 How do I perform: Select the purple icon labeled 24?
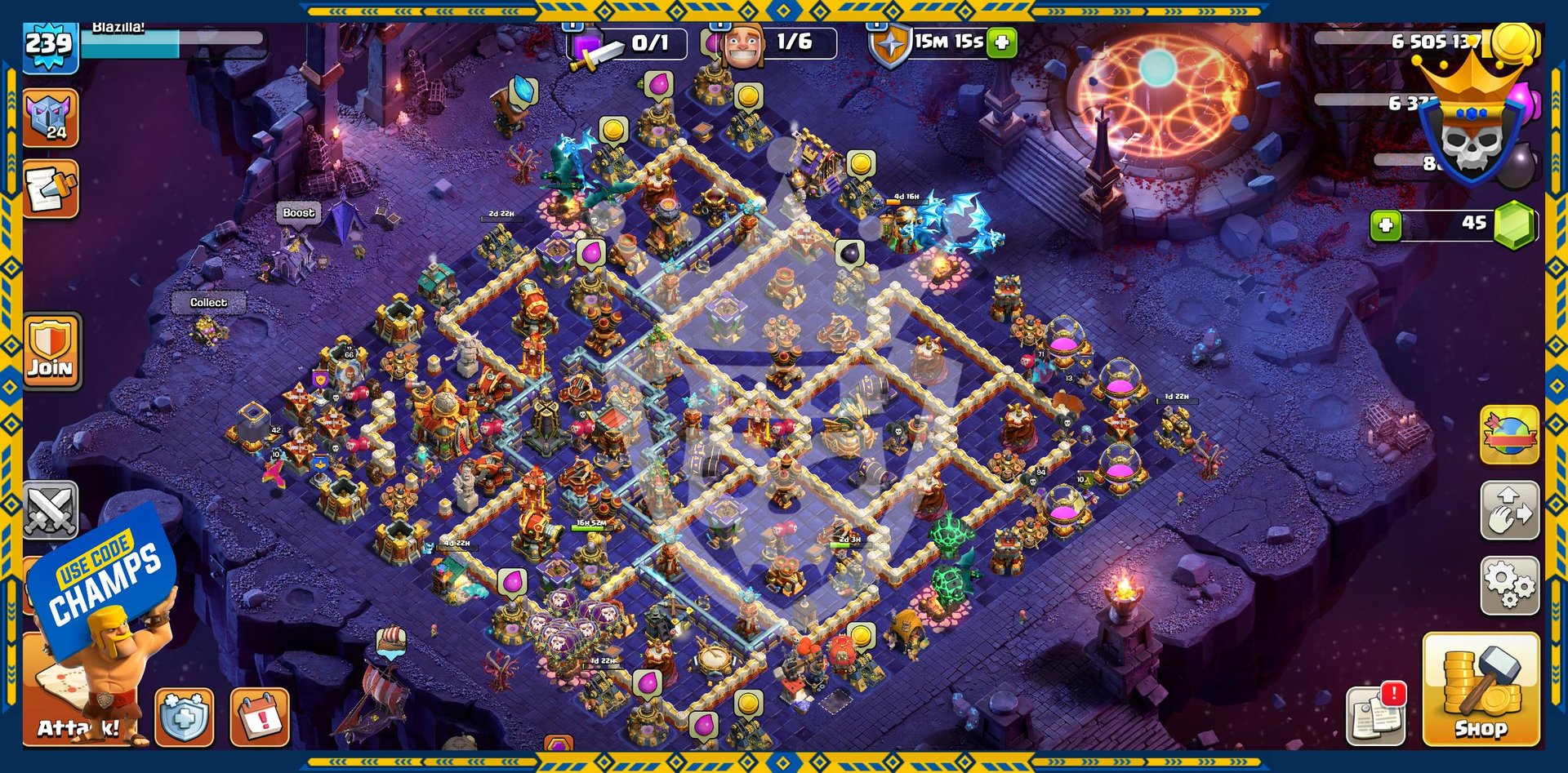tap(51, 118)
